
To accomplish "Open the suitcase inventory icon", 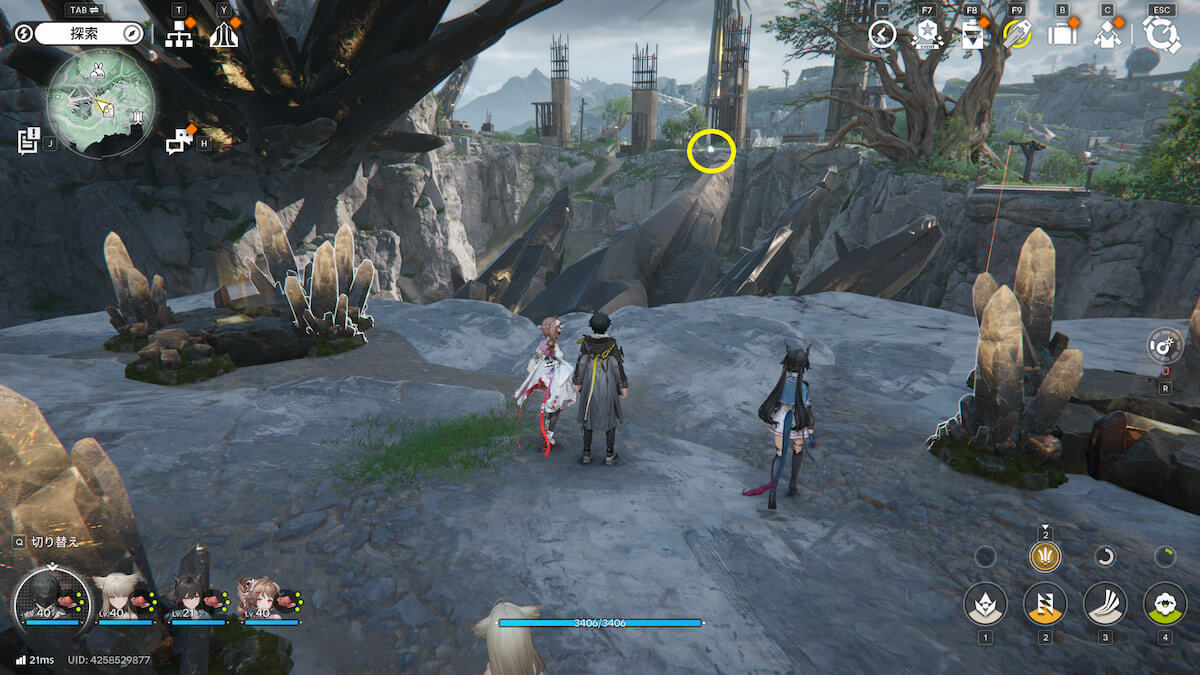I will [x=1061, y=34].
